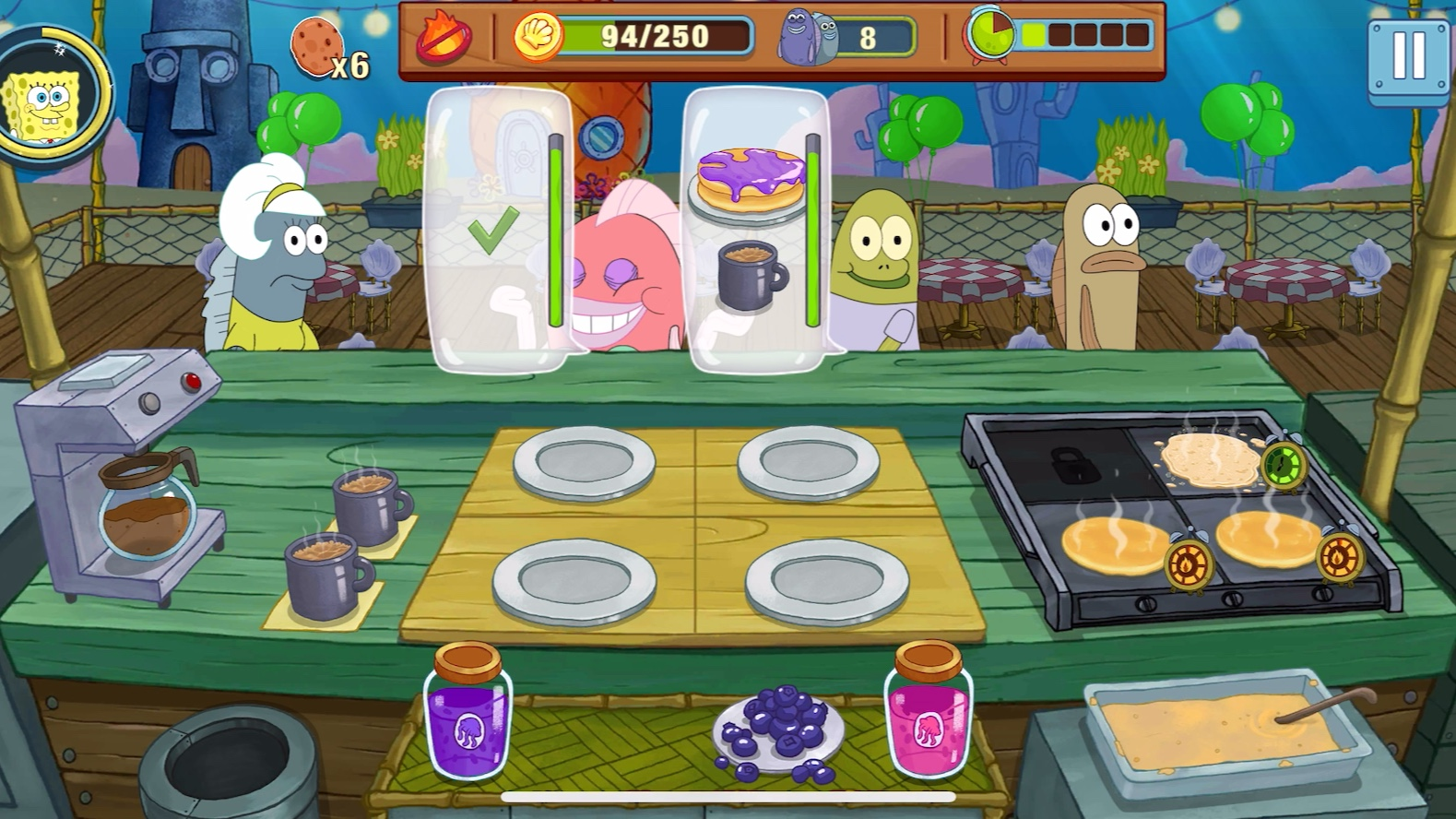Select the pink jellyfish jelly jar
This screenshot has width=1456, height=819.
(928, 711)
